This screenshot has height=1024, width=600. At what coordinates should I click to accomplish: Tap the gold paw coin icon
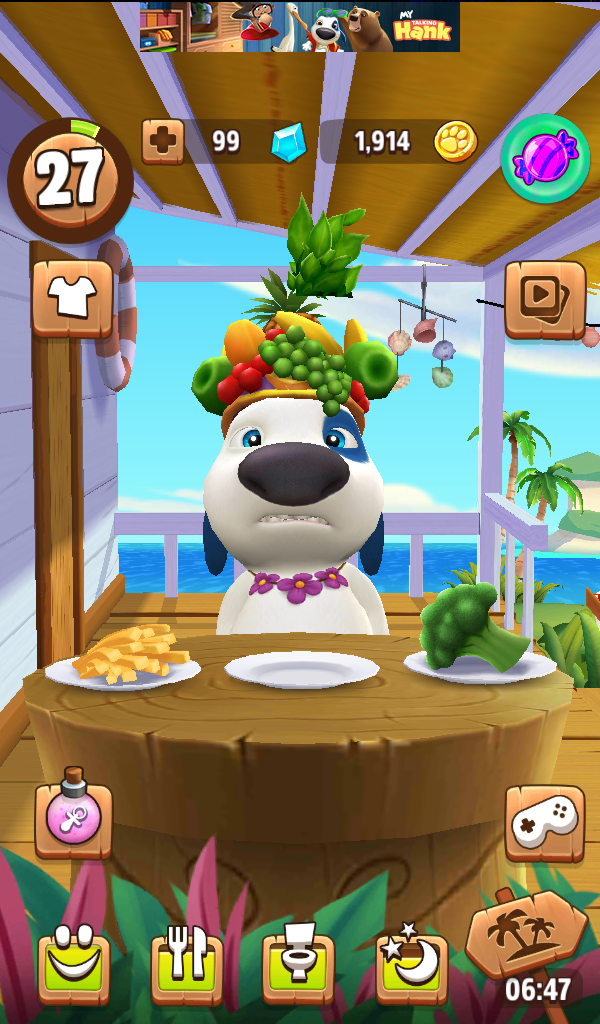pos(455,142)
